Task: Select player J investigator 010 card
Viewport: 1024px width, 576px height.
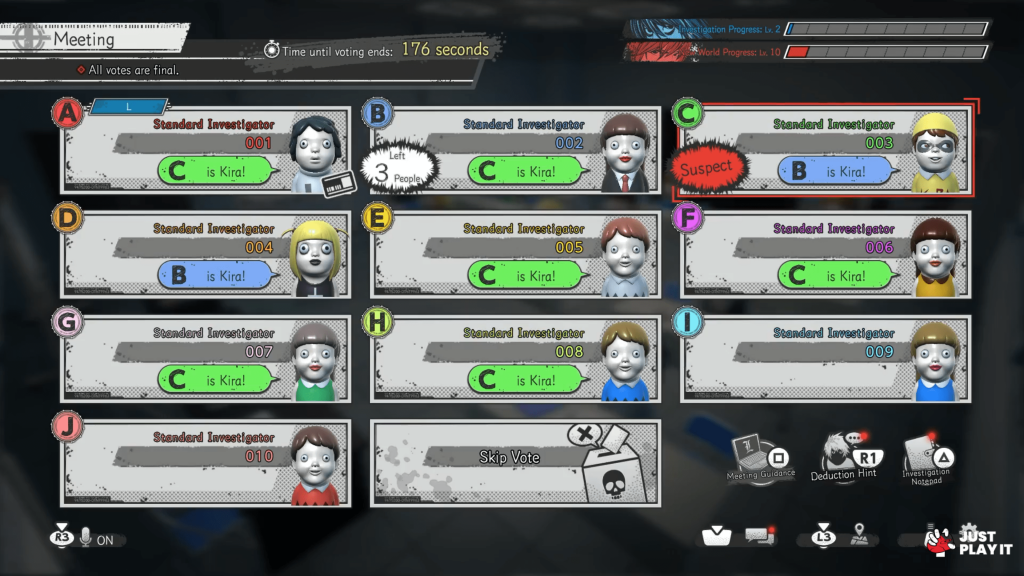Action: point(206,463)
